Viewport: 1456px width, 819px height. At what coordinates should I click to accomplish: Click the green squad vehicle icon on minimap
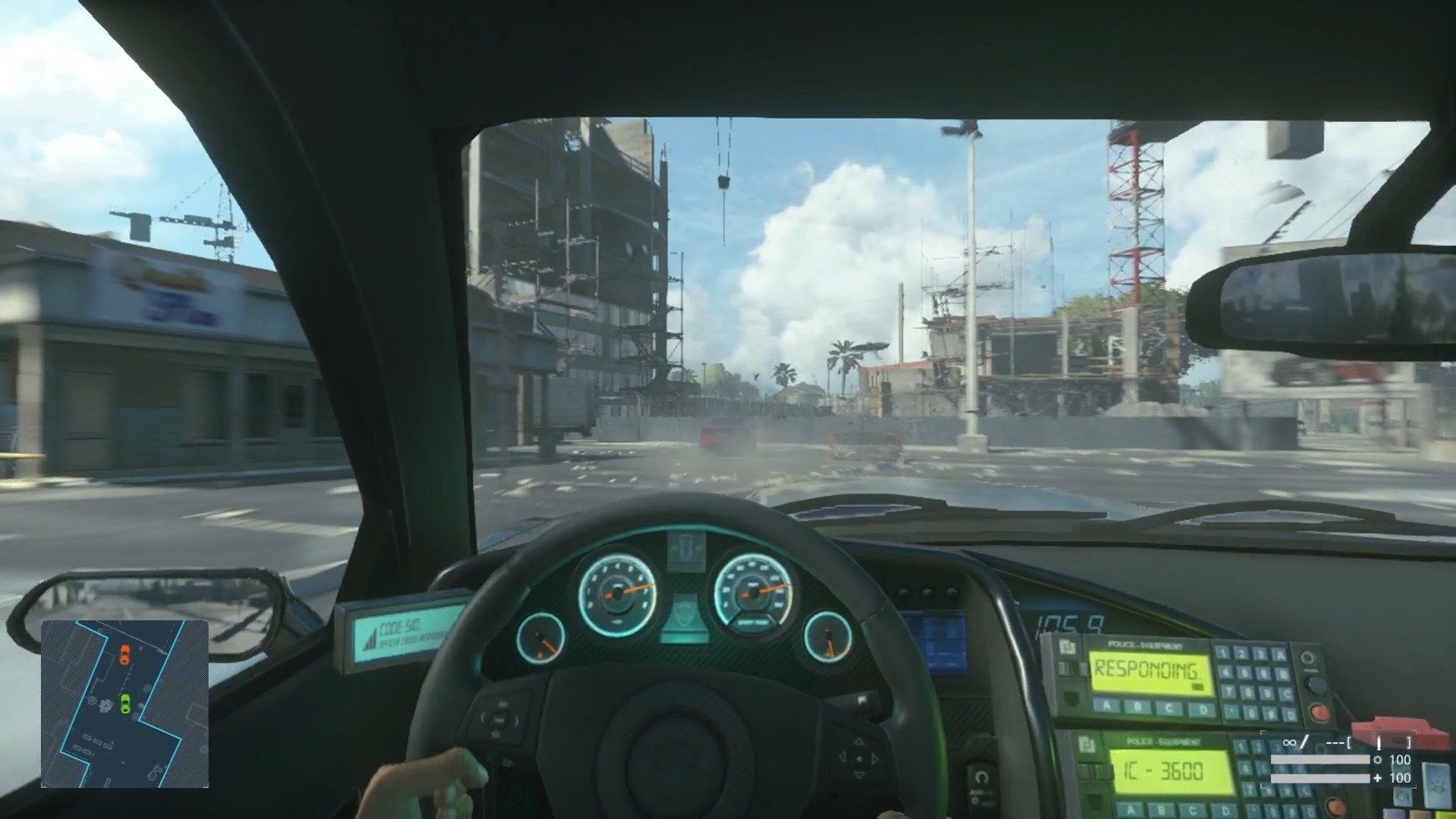[x=125, y=703]
